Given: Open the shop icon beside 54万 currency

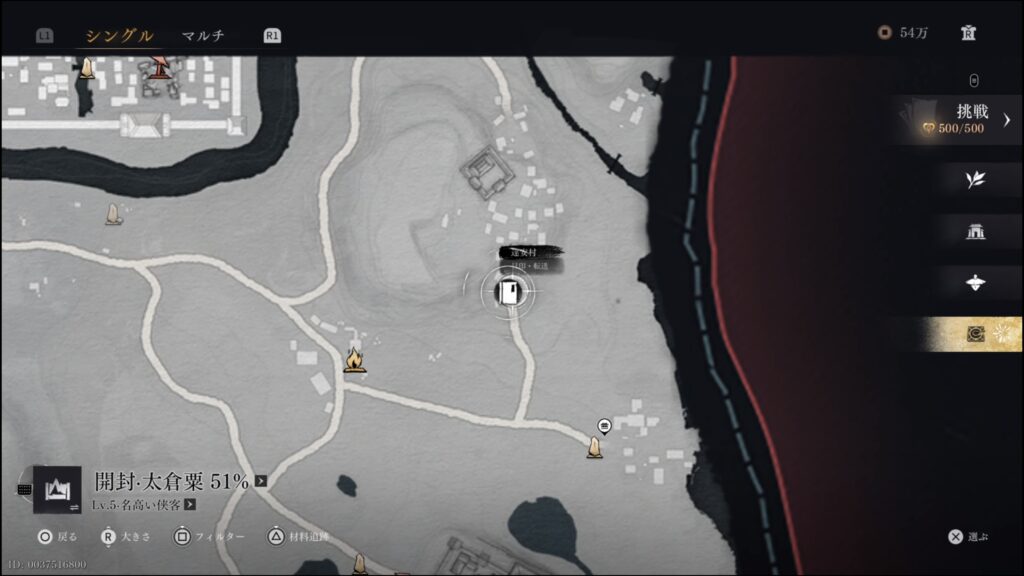Looking at the screenshot, I should (968, 33).
